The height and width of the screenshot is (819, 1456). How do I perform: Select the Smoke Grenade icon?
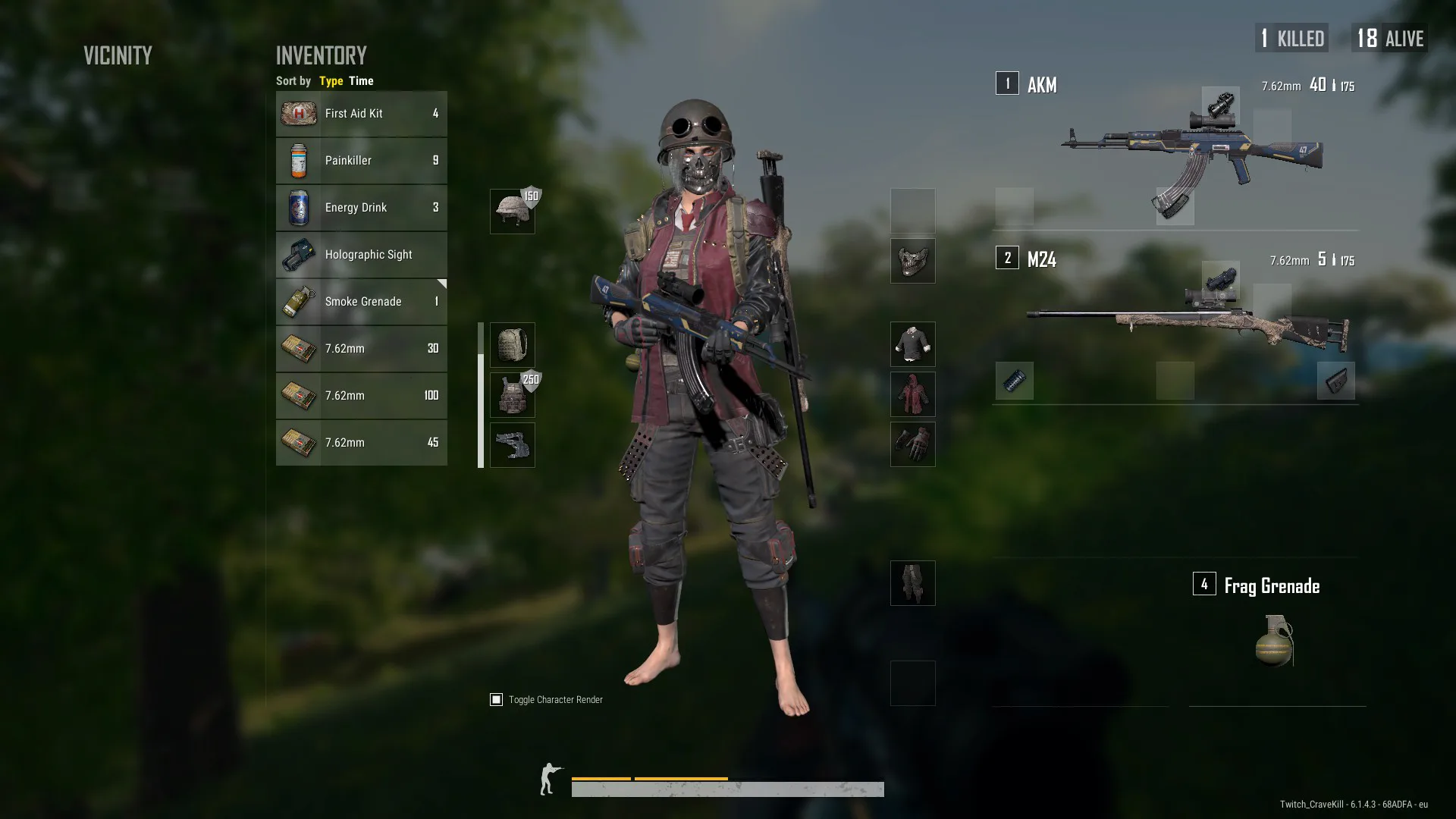click(299, 301)
